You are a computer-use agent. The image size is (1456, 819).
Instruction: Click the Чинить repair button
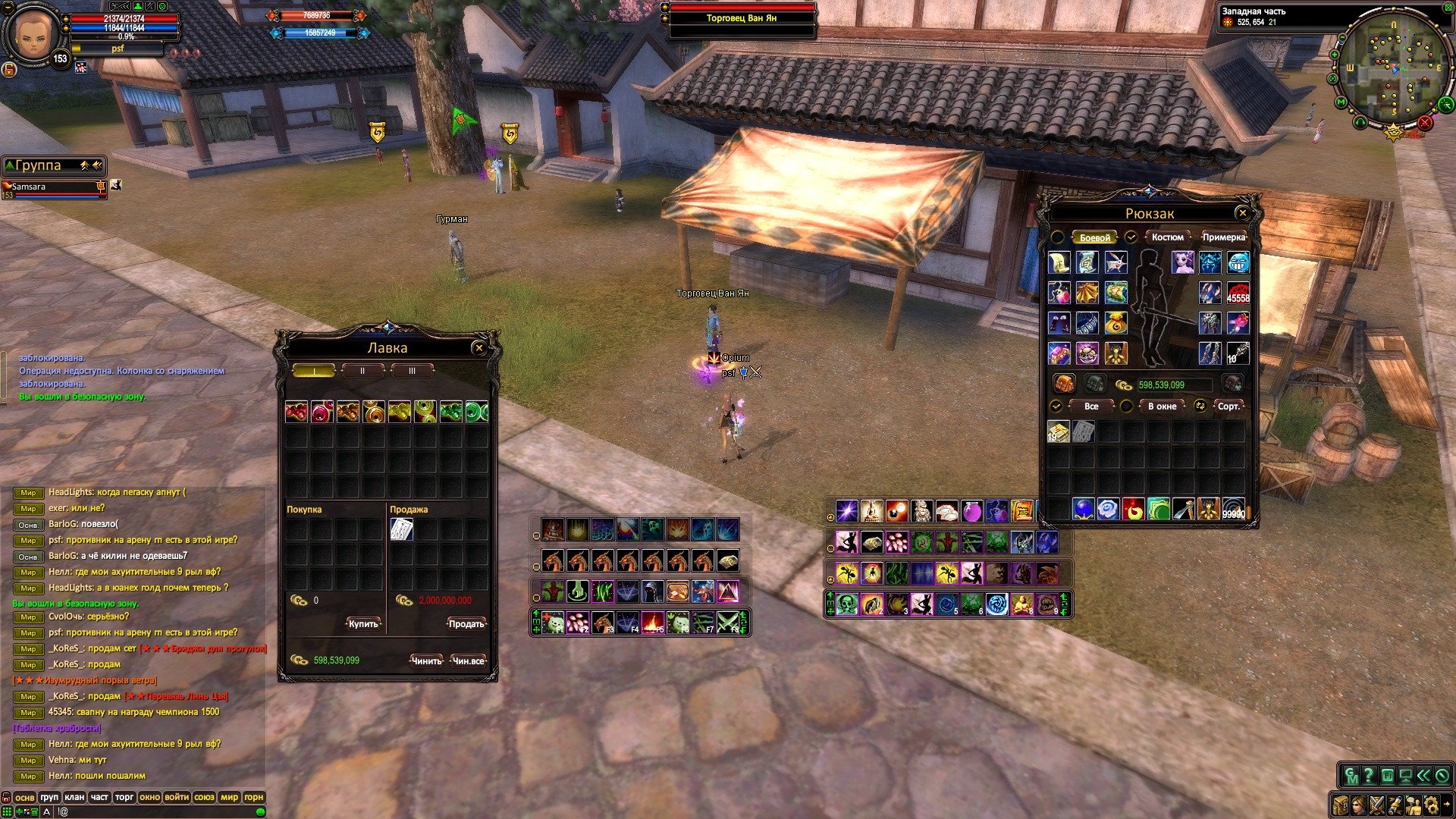[x=426, y=661]
